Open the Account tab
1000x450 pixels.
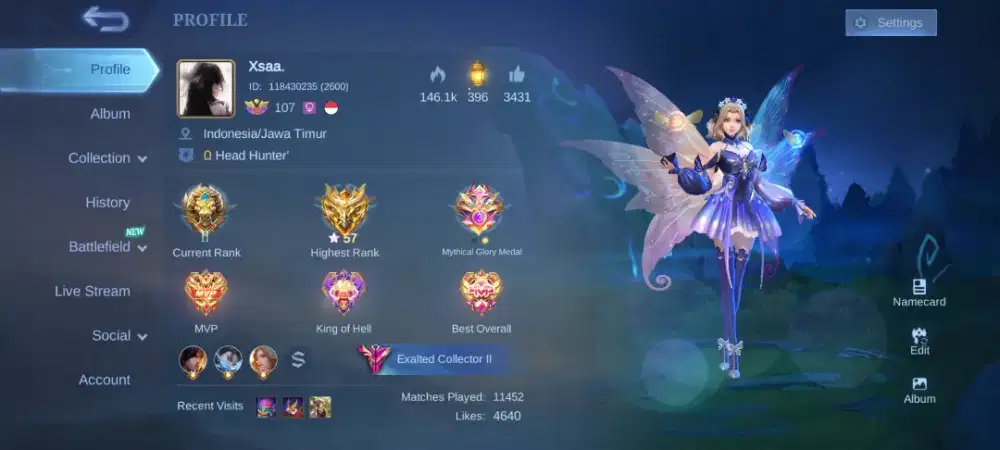coord(104,380)
